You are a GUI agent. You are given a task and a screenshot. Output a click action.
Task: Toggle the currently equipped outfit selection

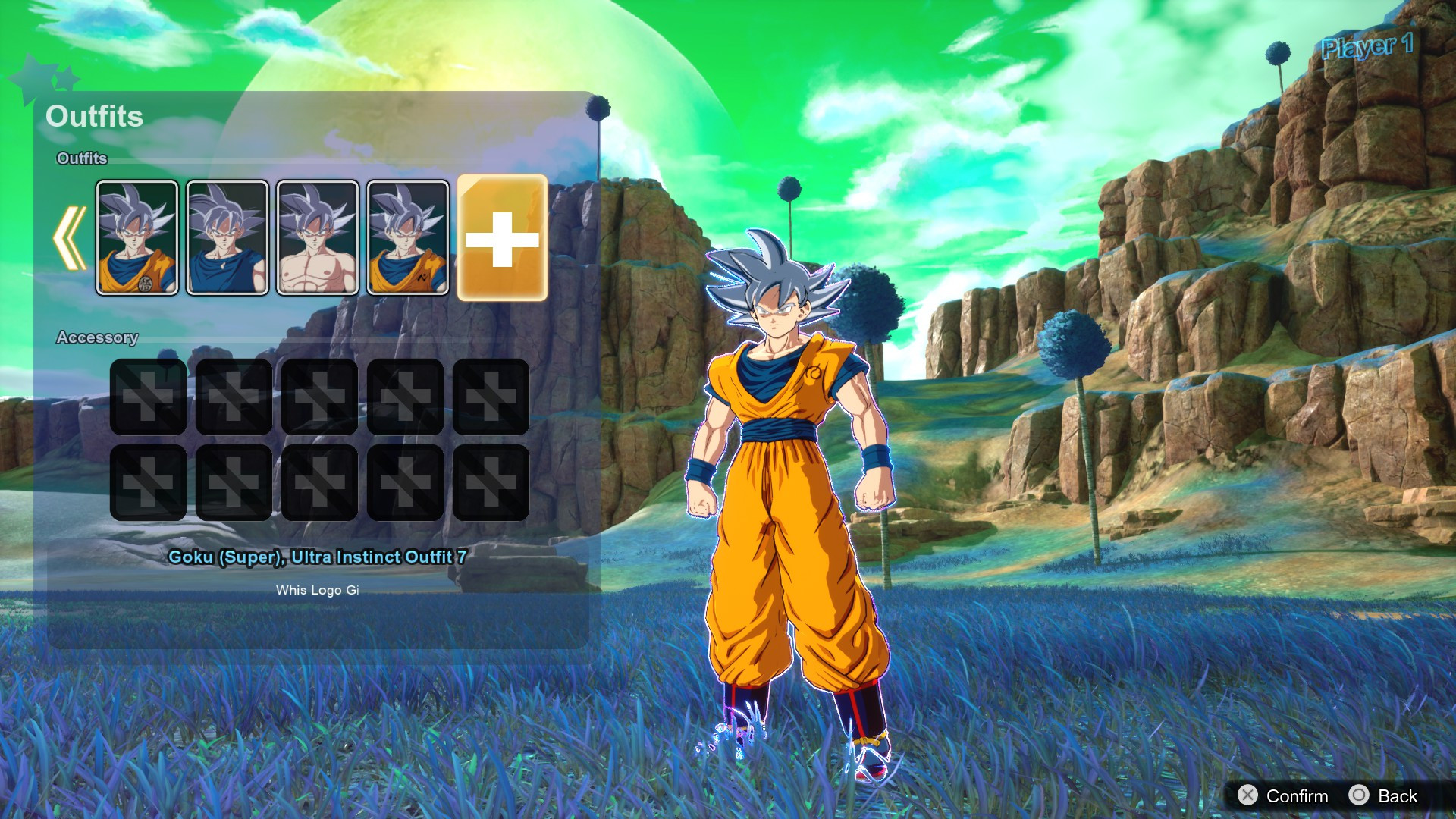(407, 237)
